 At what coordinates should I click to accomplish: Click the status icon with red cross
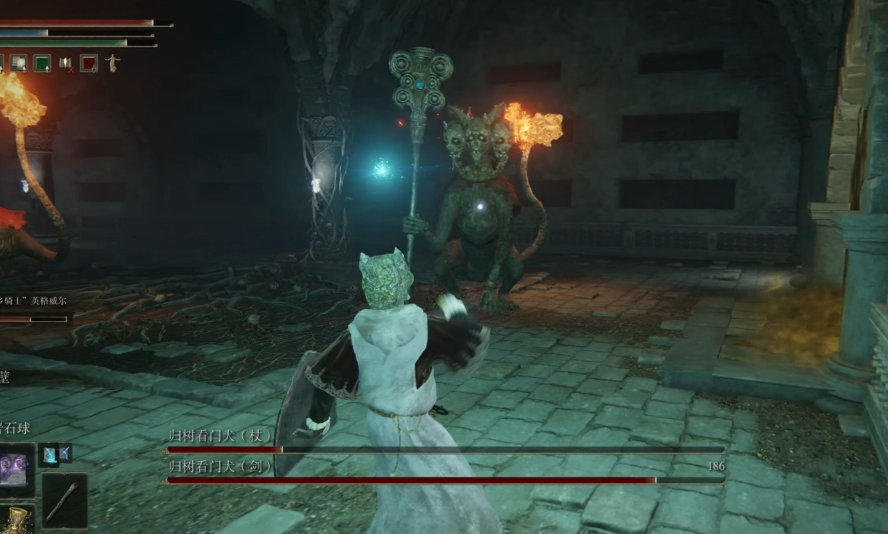point(66,63)
